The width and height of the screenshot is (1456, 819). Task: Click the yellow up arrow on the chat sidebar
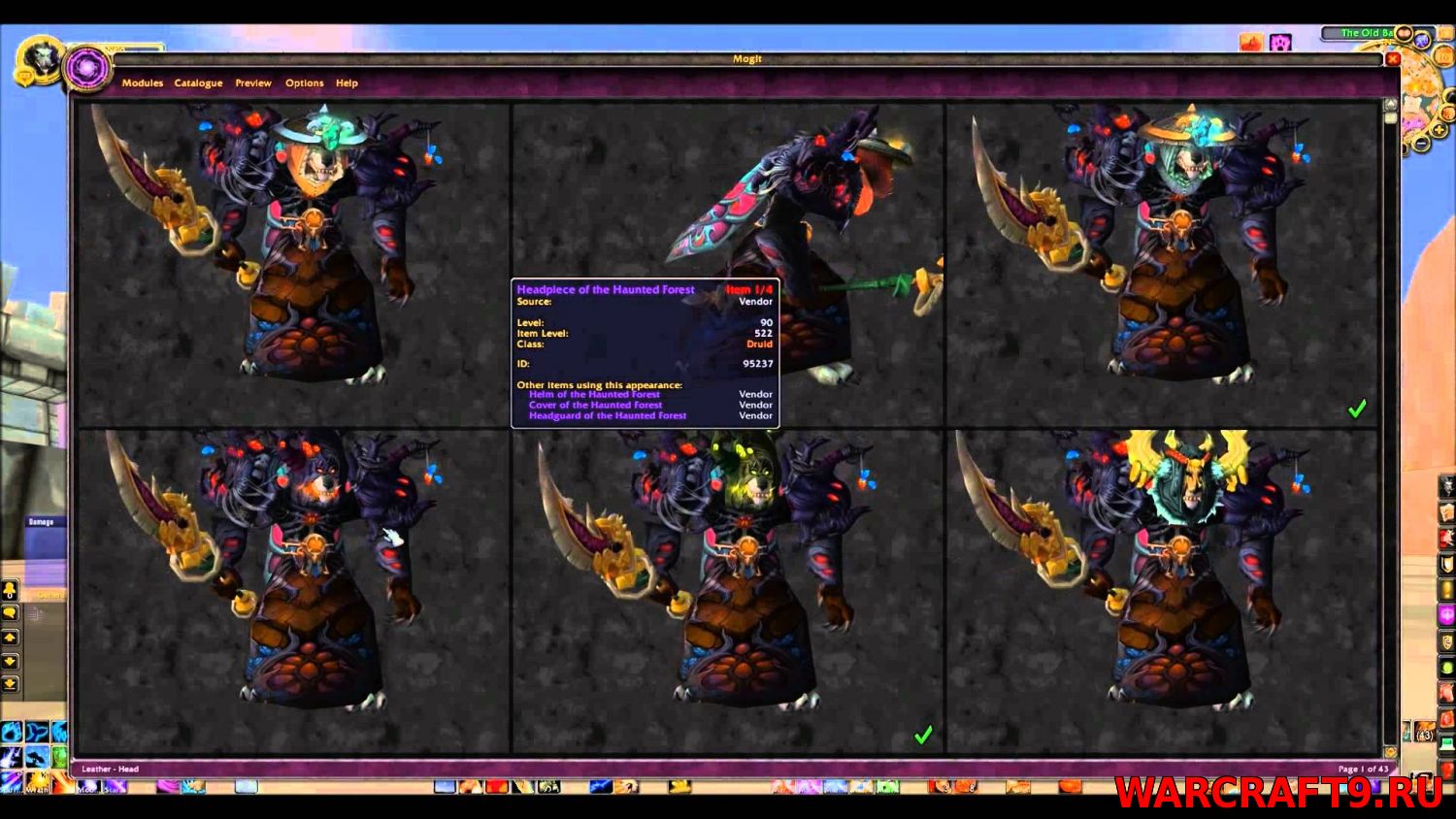click(x=10, y=636)
